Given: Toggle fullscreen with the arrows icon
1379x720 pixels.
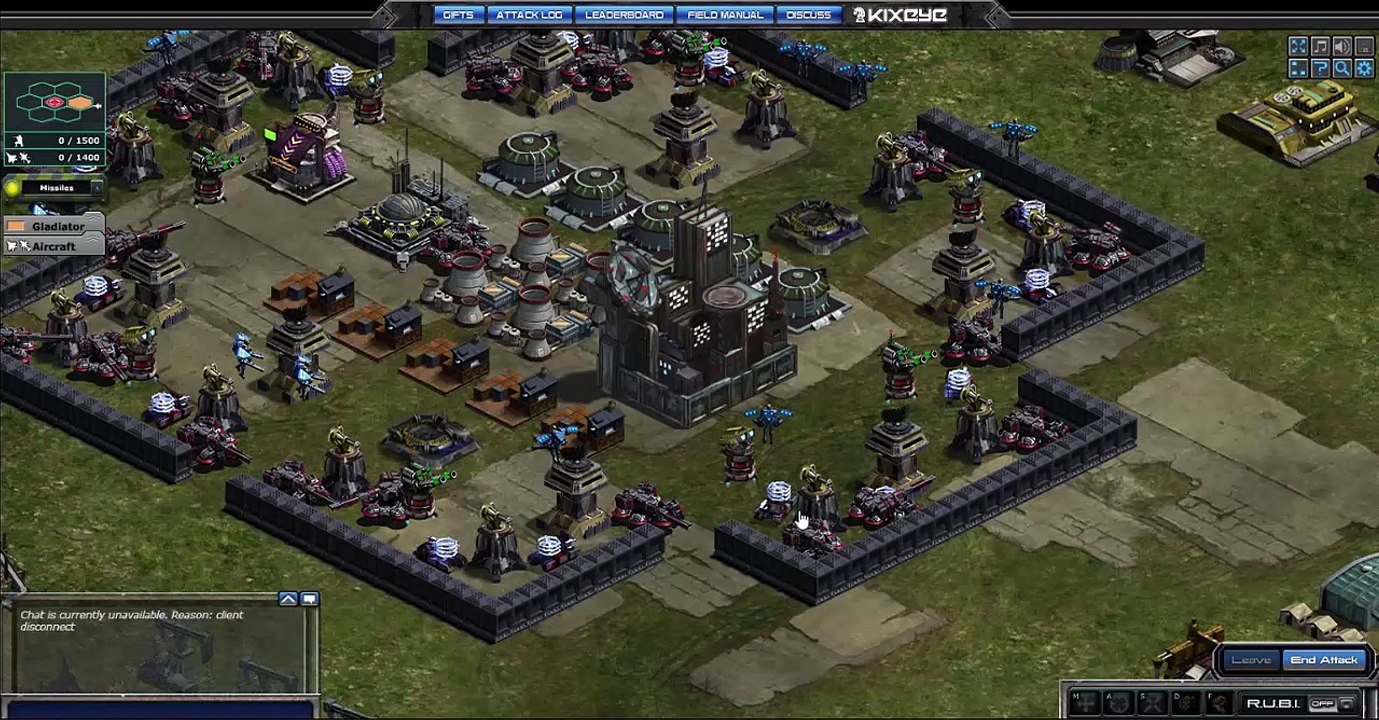Looking at the screenshot, I should pos(1298,46).
